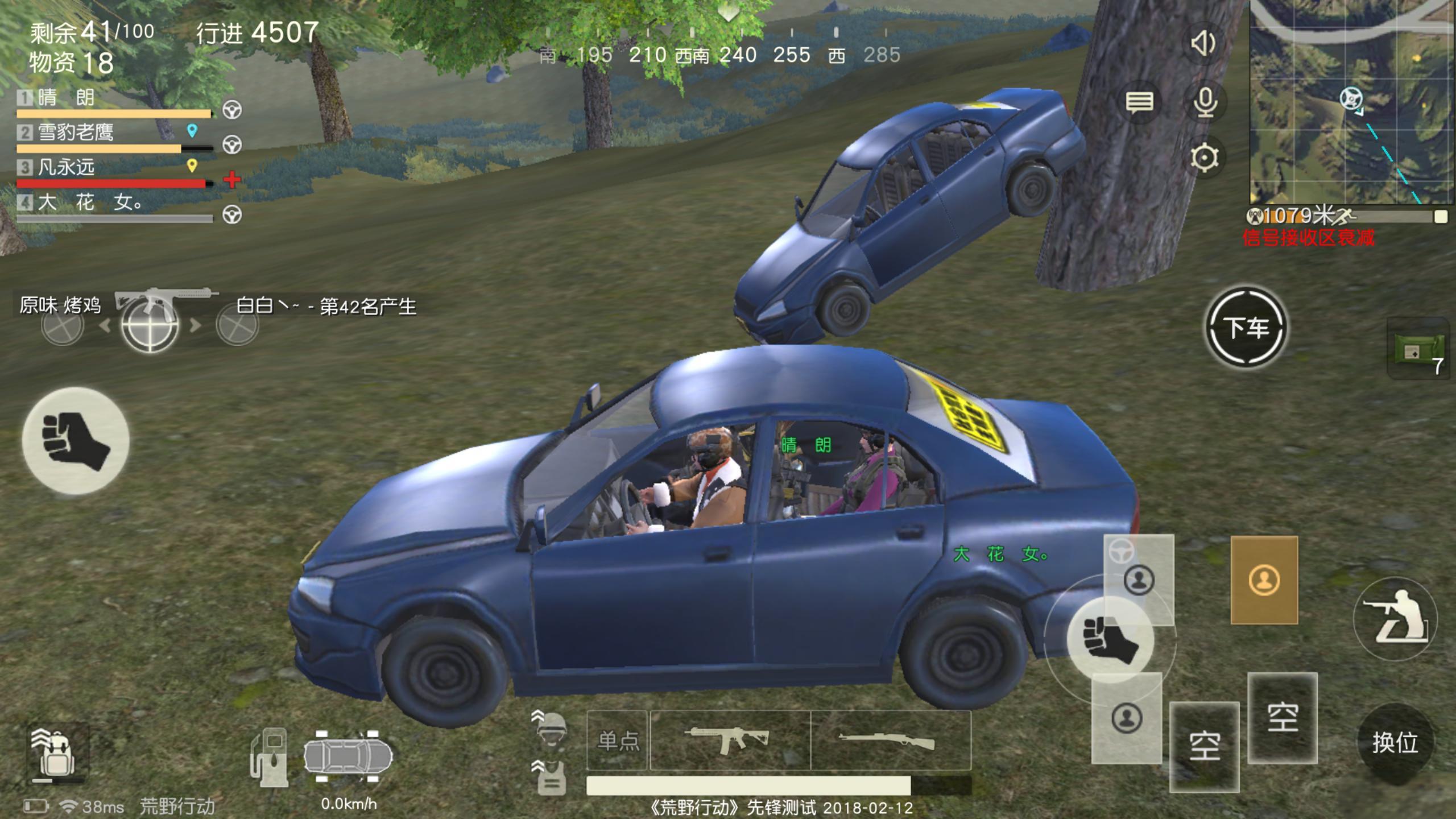Tap the shooting stance aim button
Screen dimensions: 1456x819
1396,619
